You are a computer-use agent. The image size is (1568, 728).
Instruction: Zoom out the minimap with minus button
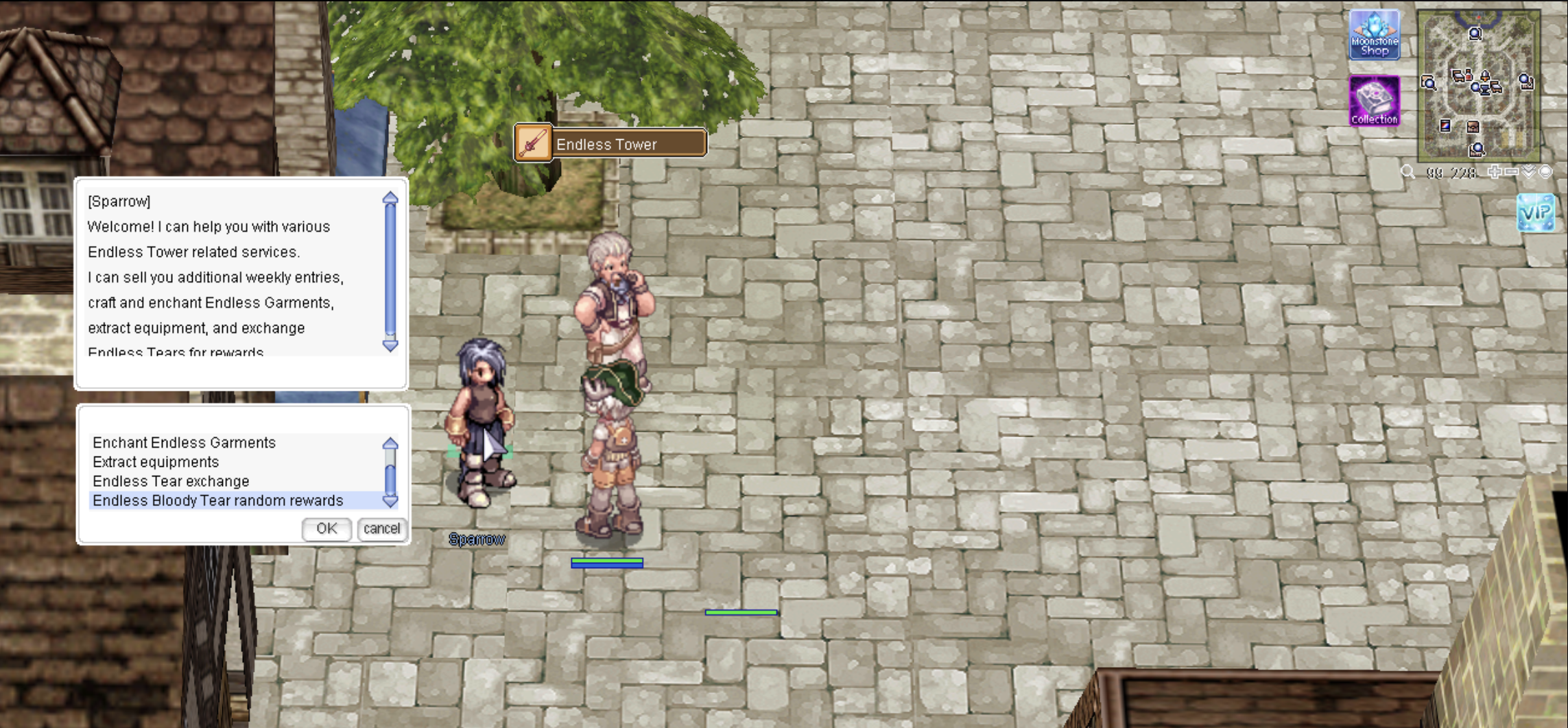click(x=1511, y=172)
